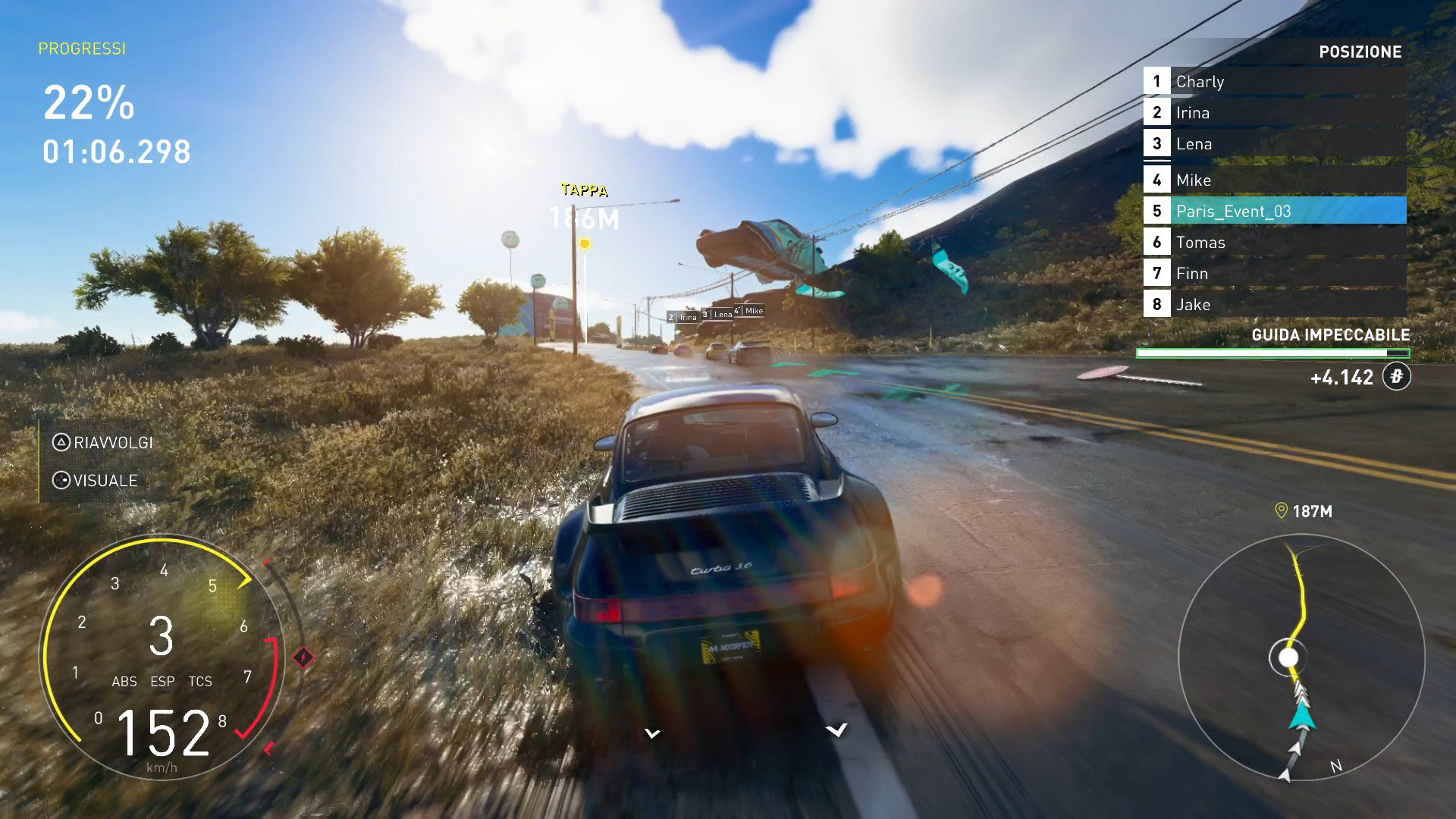
Task: Choose Lena's leaderboard entry
Action: tap(1274, 144)
